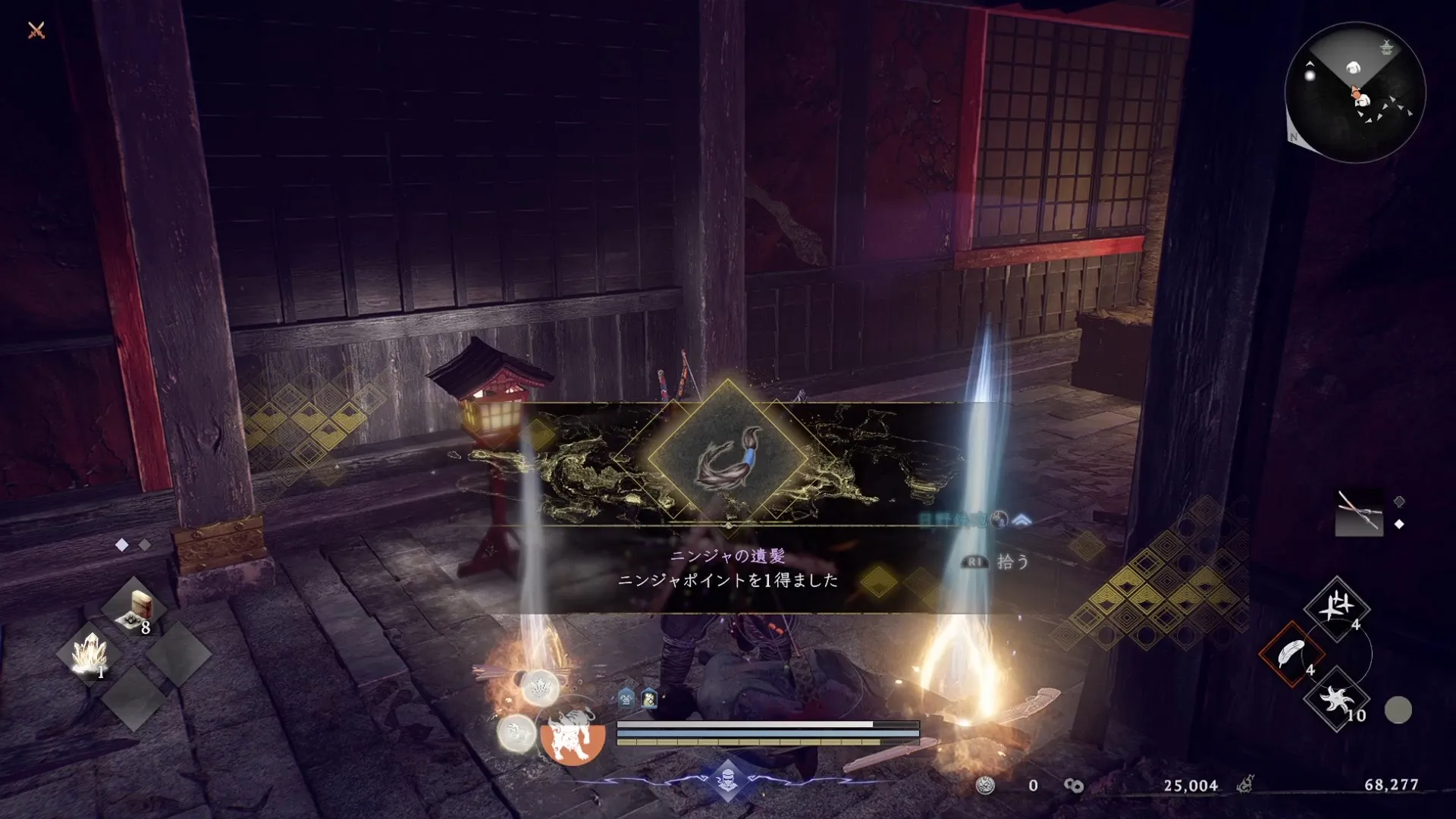
Task: Click the equipped crossed weapons icon
Action: click(x=1358, y=512)
